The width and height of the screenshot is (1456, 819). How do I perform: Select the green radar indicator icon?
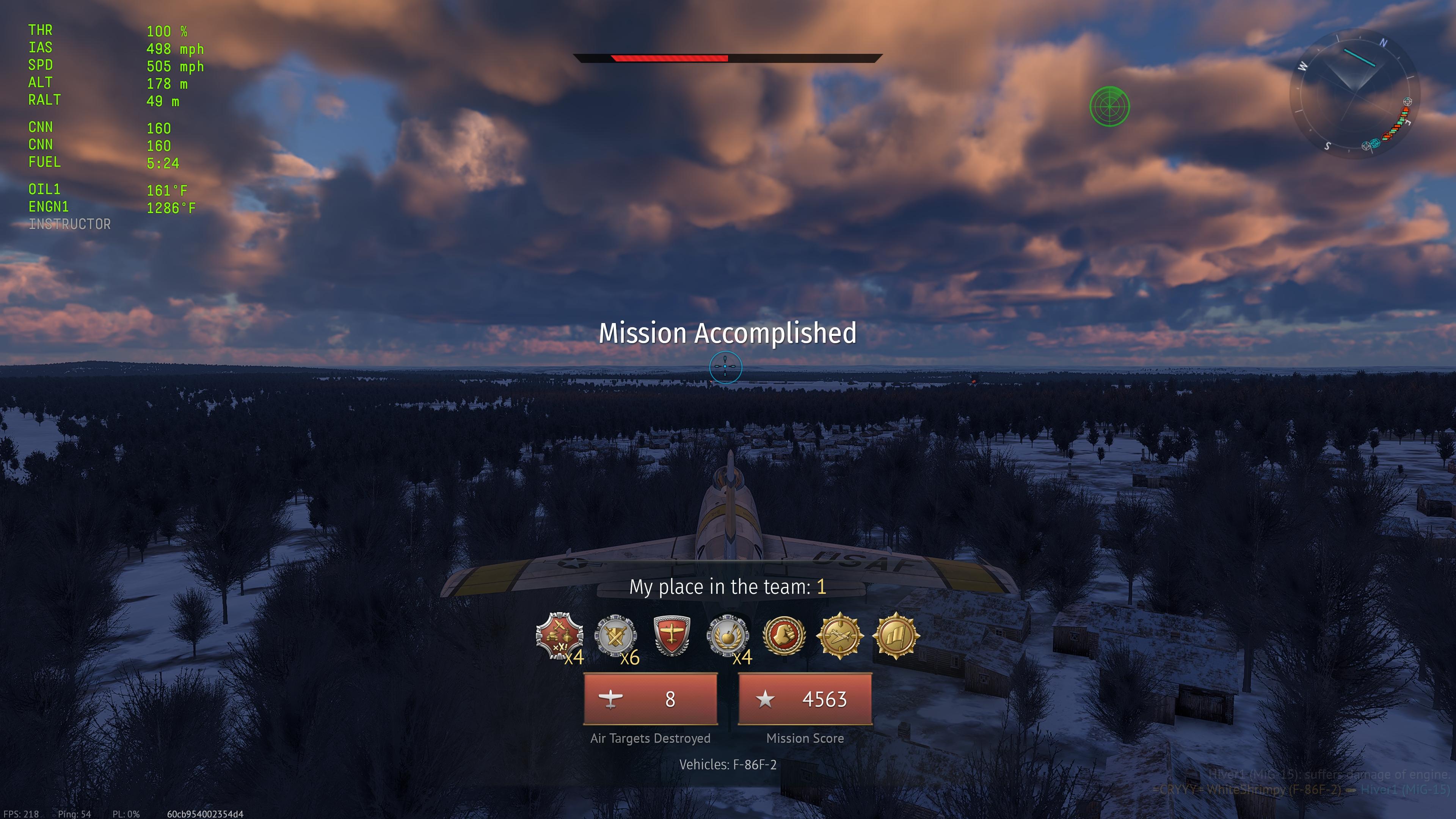click(1109, 106)
